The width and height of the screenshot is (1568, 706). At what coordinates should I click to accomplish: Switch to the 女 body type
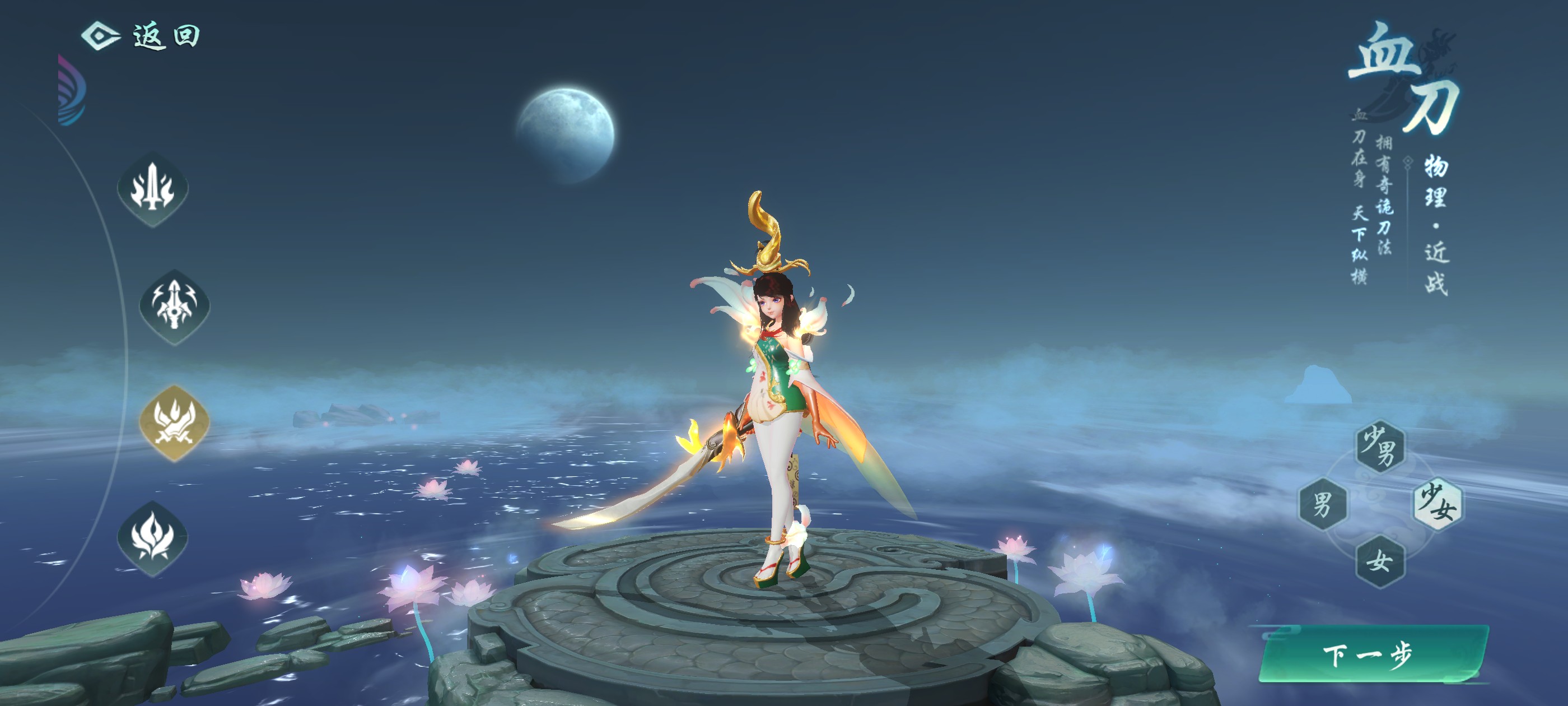[1379, 561]
